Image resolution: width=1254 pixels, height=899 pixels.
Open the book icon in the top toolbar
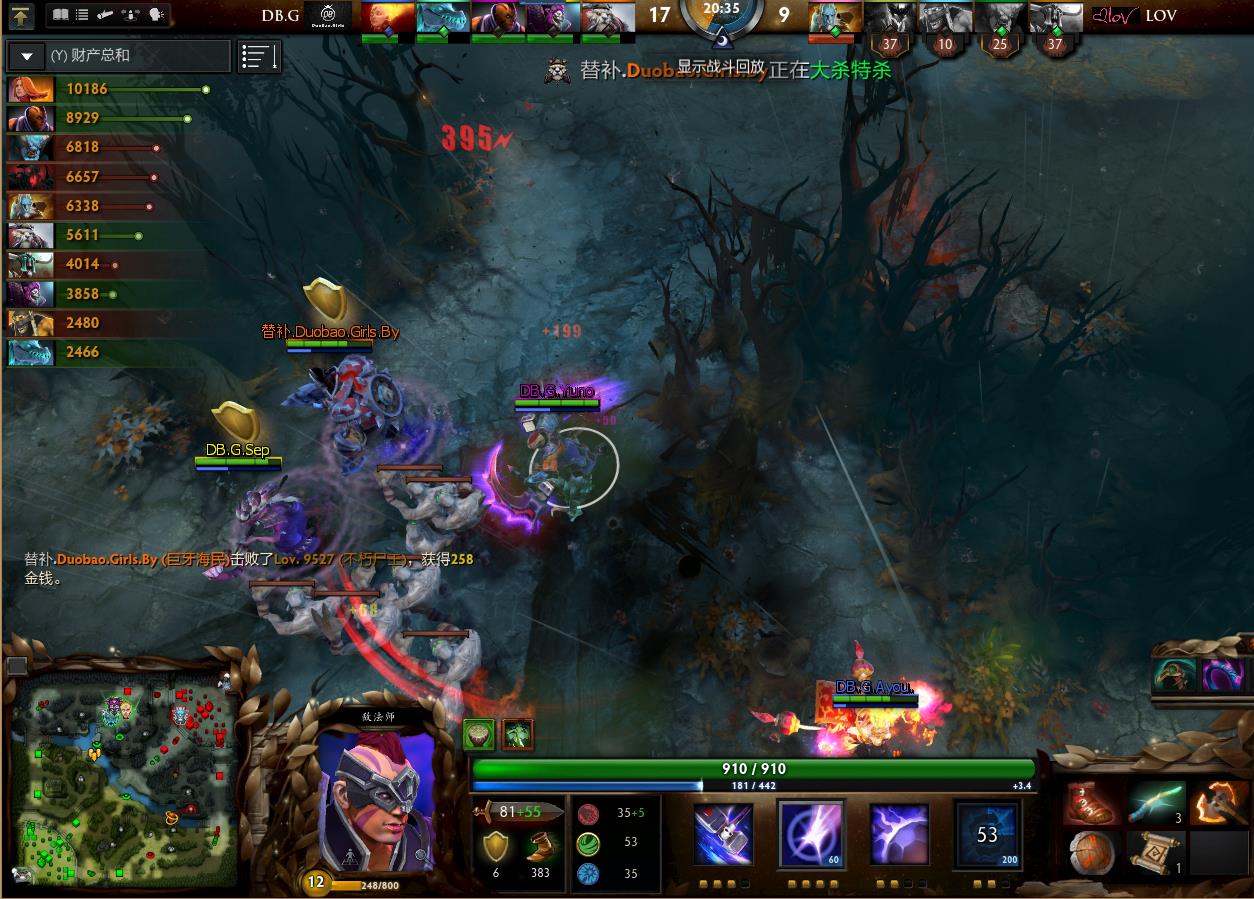point(60,15)
